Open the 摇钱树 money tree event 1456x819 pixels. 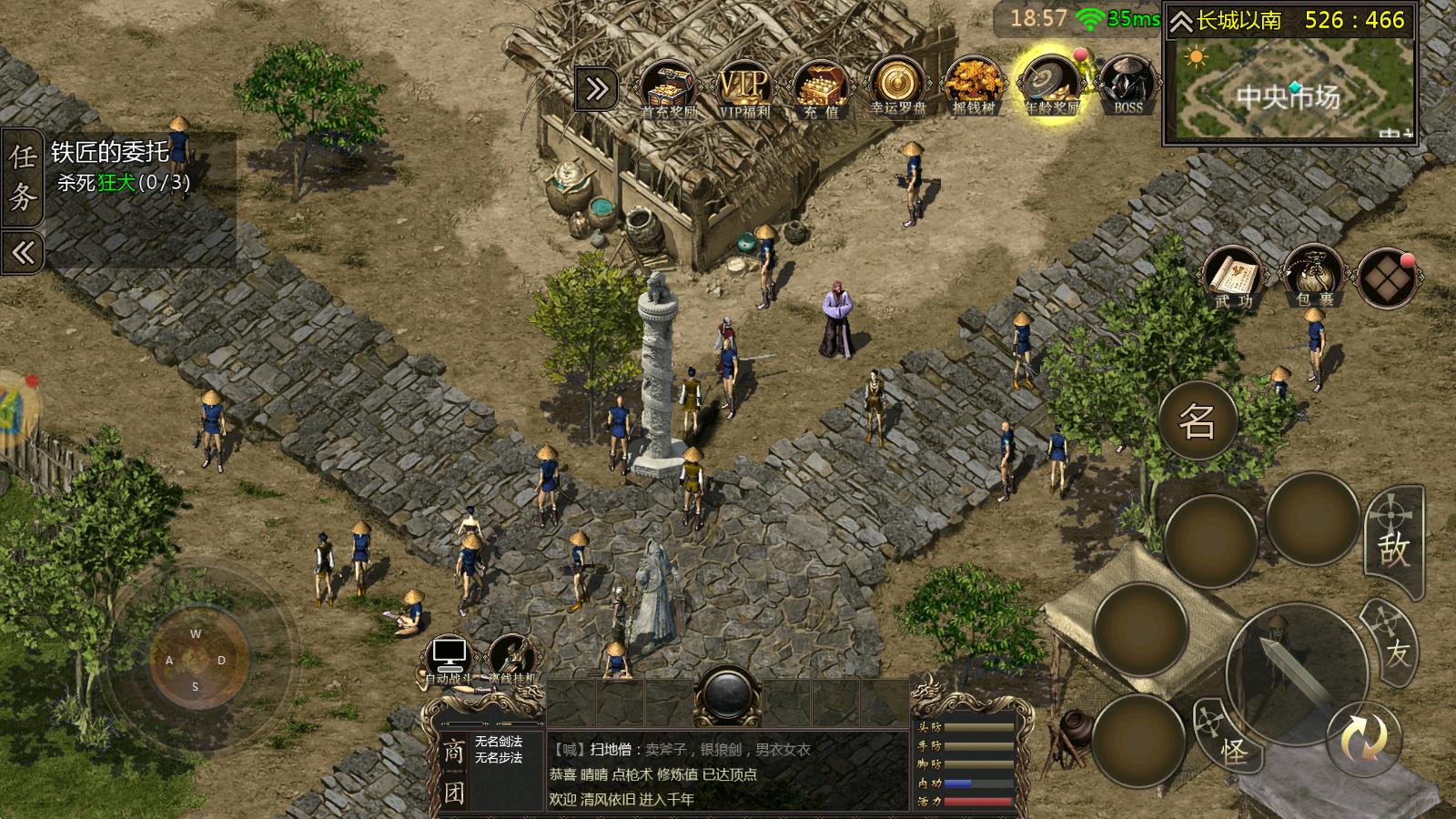(974, 87)
